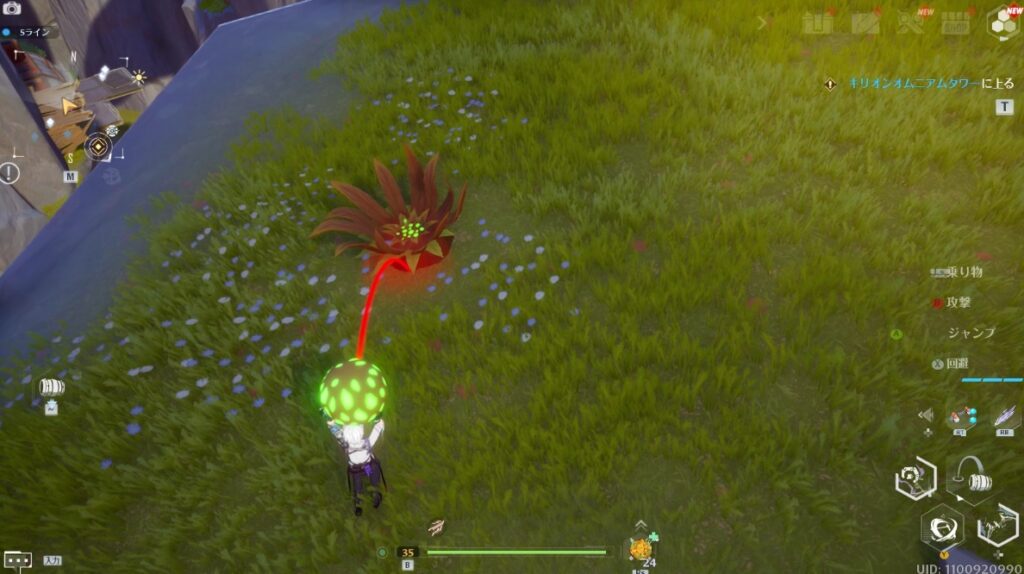Click the barrel relic icon on left edge
The width and height of the screenshot is (1024, 574).
pyautogui.click(x=51, y=388)
